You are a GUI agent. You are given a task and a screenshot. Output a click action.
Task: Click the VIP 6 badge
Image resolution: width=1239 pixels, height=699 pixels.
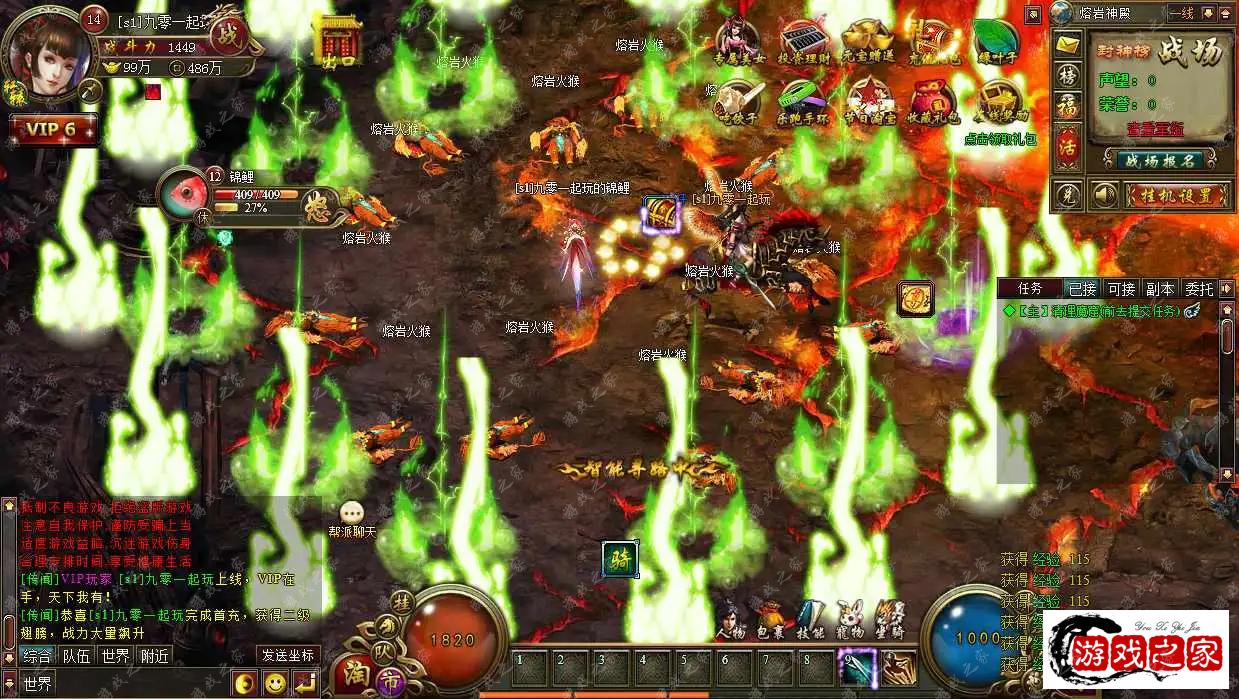click(x=52, y=130)
